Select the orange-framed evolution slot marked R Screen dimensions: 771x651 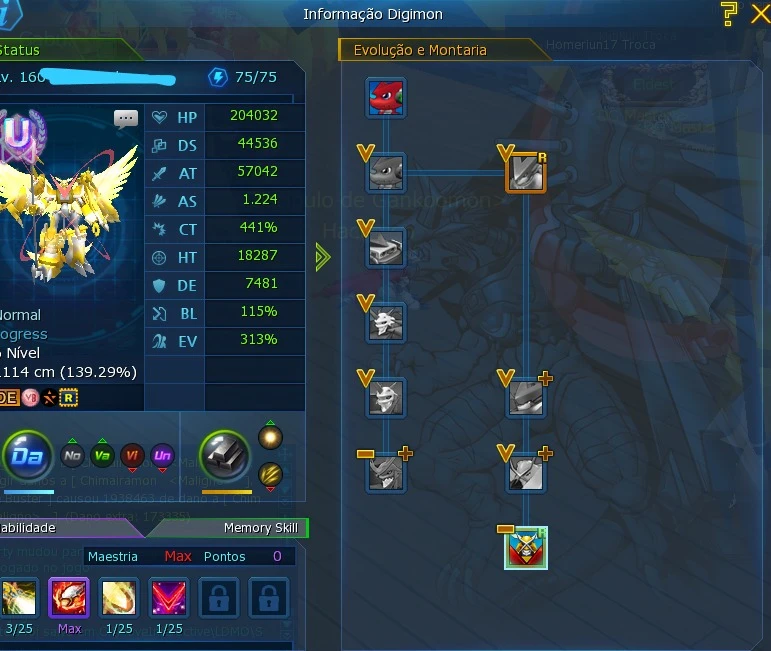tap(525, 172)
